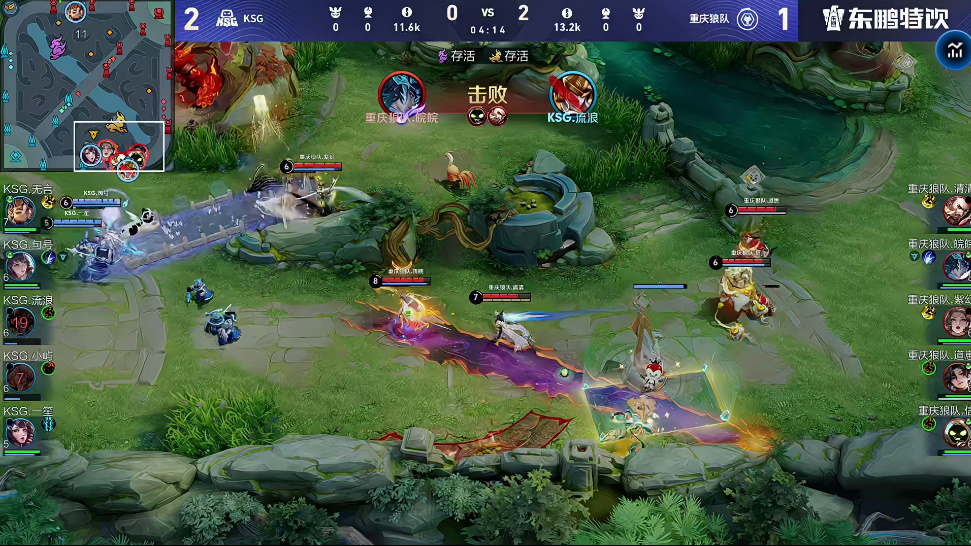Viewport: 971px width, 546px height.
Task: Click the KSG team logo
Action: click(227, 19)
